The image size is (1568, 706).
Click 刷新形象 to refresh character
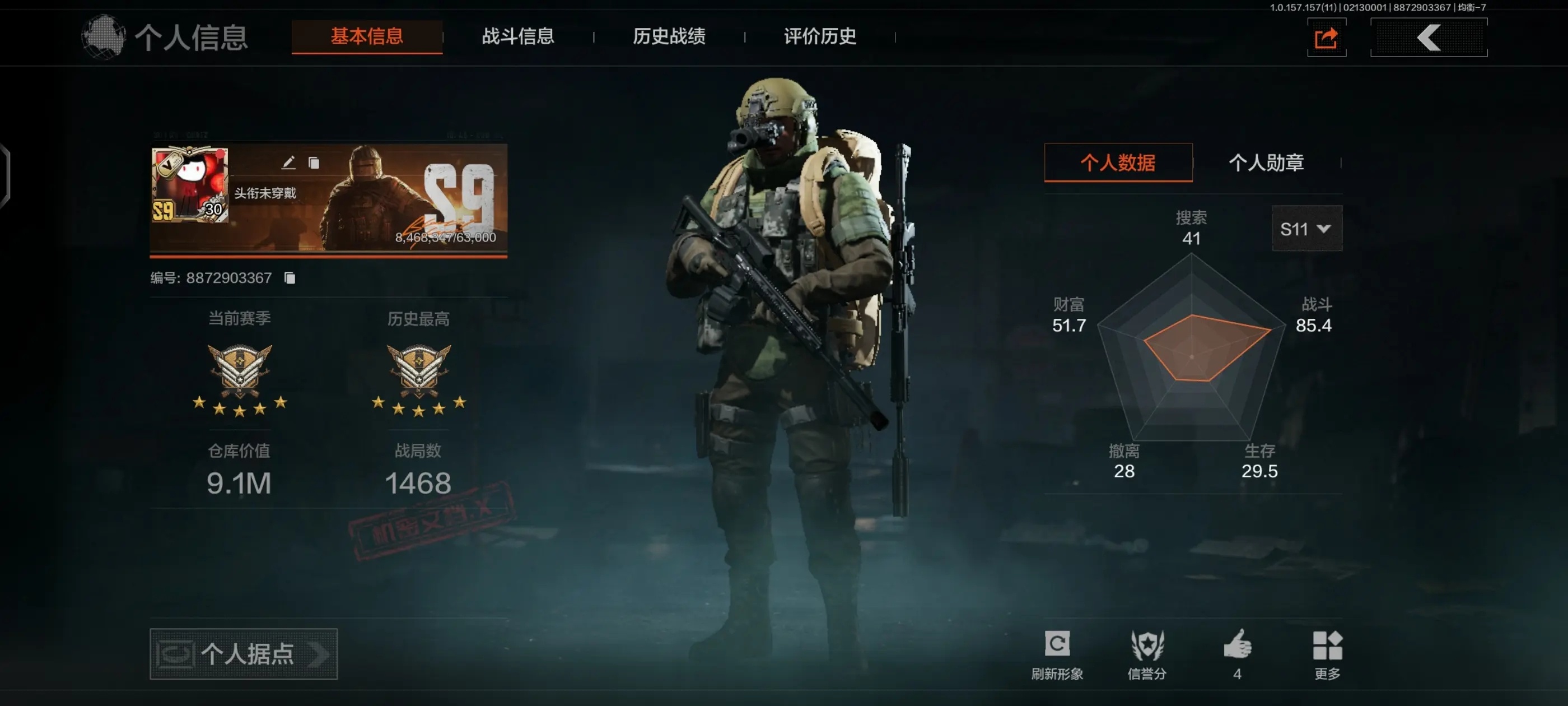1057,654
